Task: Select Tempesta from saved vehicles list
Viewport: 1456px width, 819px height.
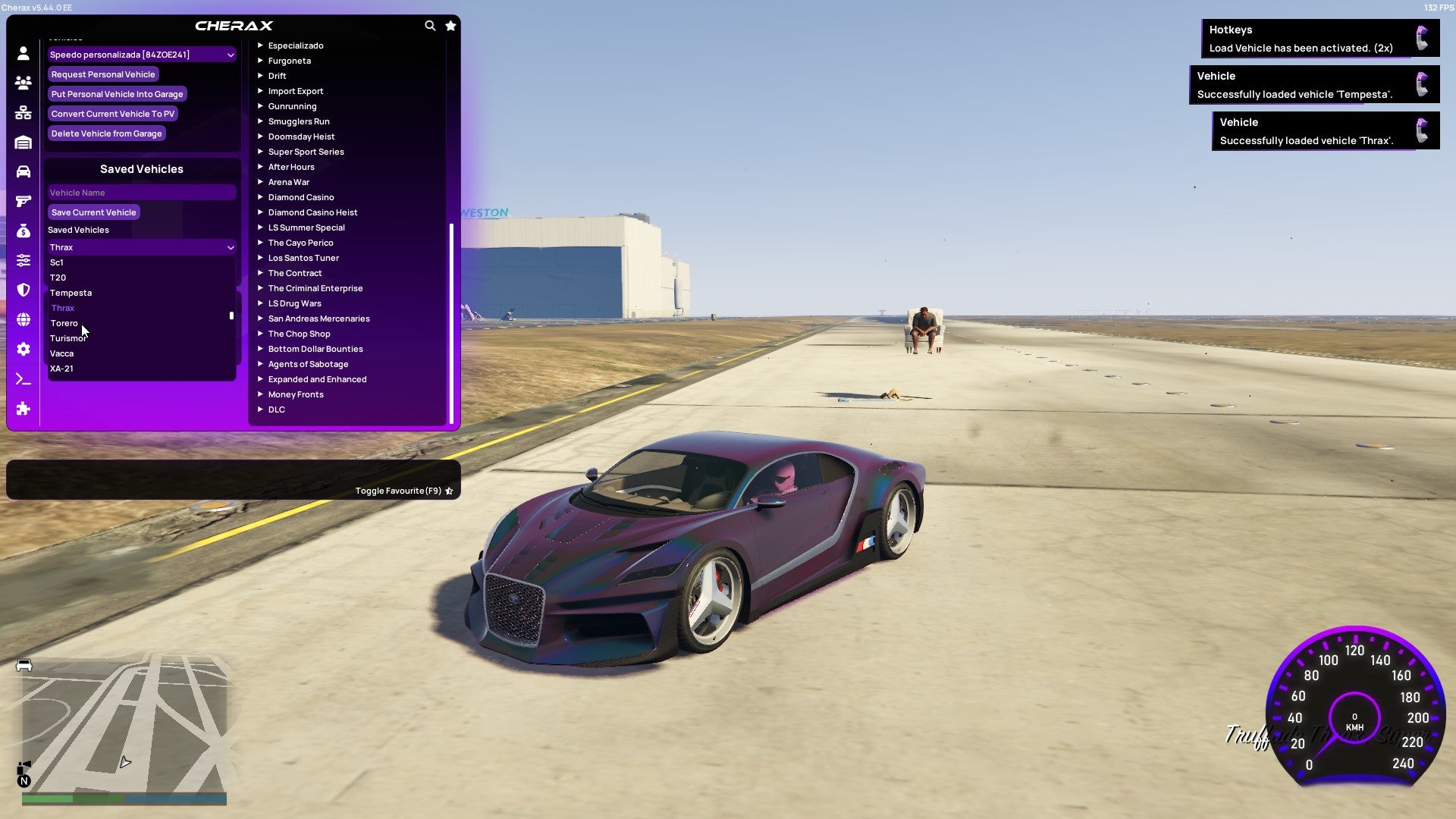Action: 71,293
